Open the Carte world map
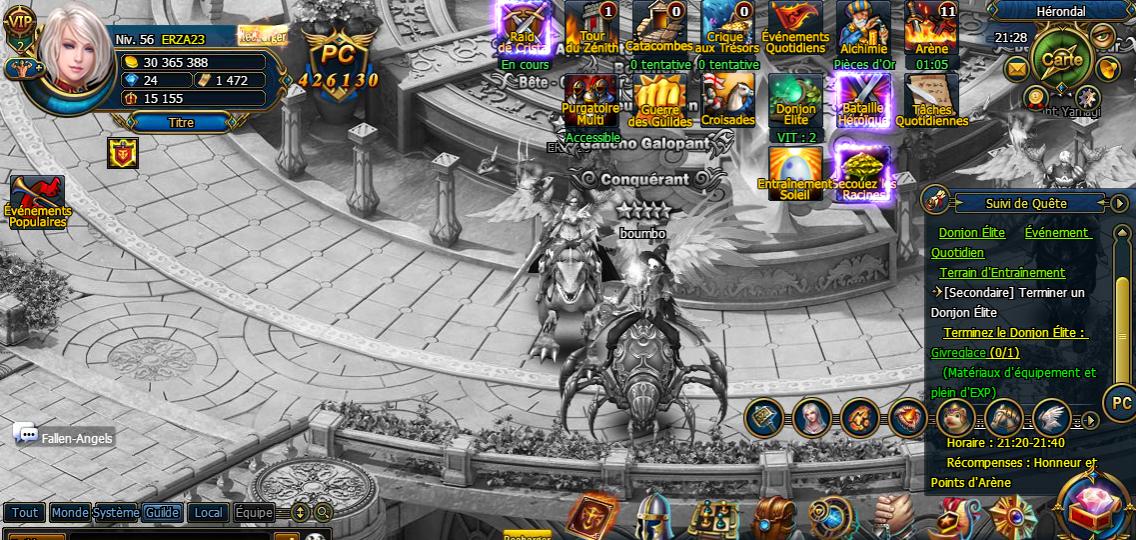Image resolution: width=1136 pixels, height=540 pixels. (1061, 57)
